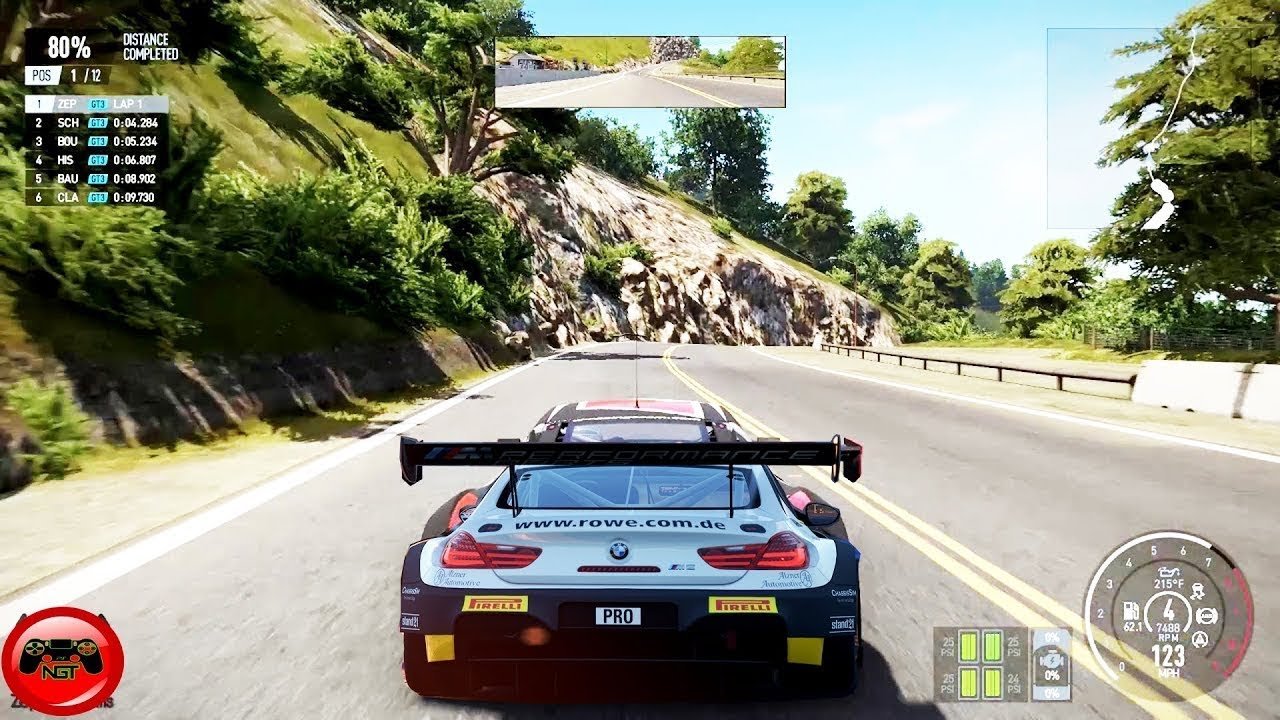
Task: Open the track map overlay
Action: click(1148, 128)
